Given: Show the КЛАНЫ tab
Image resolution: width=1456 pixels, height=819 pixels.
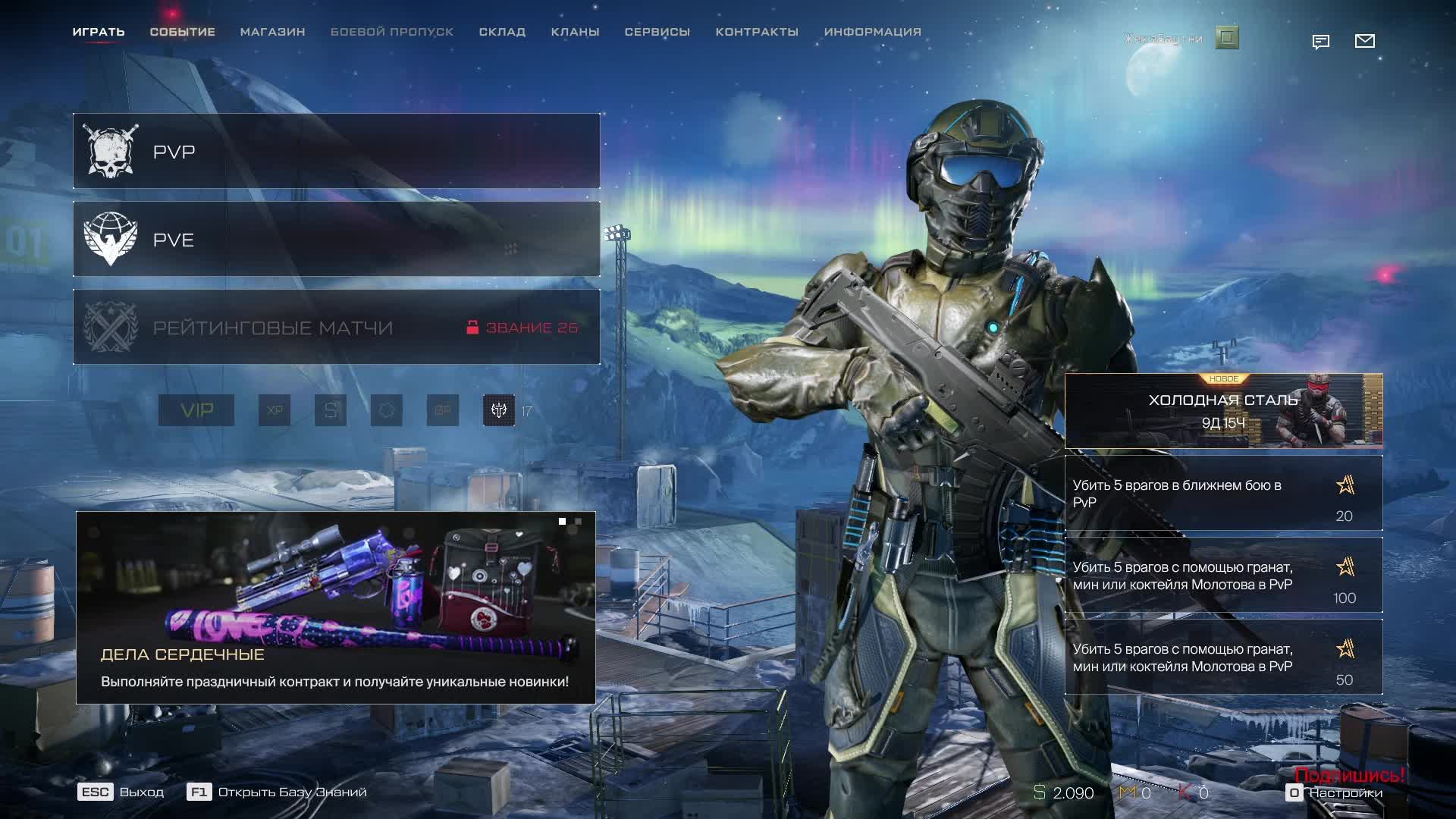Looking at the screenshot, I should 575,32.
